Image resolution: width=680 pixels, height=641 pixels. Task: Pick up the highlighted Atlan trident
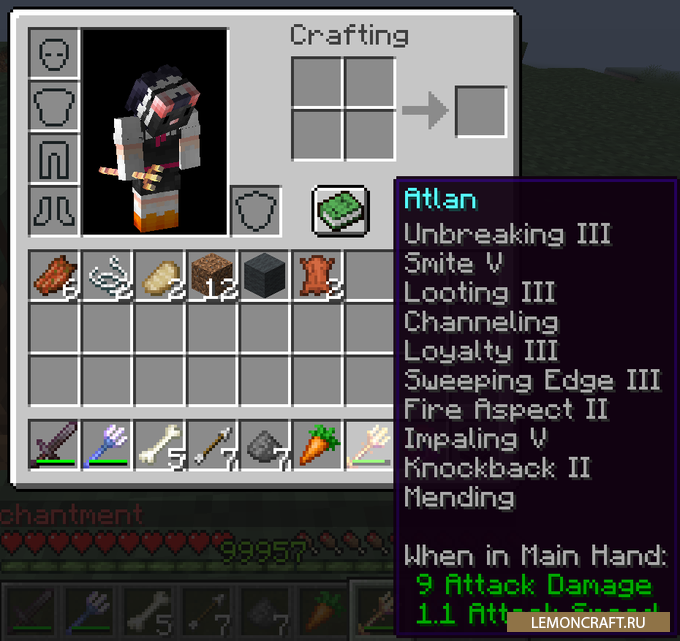[x=370, y=443]
